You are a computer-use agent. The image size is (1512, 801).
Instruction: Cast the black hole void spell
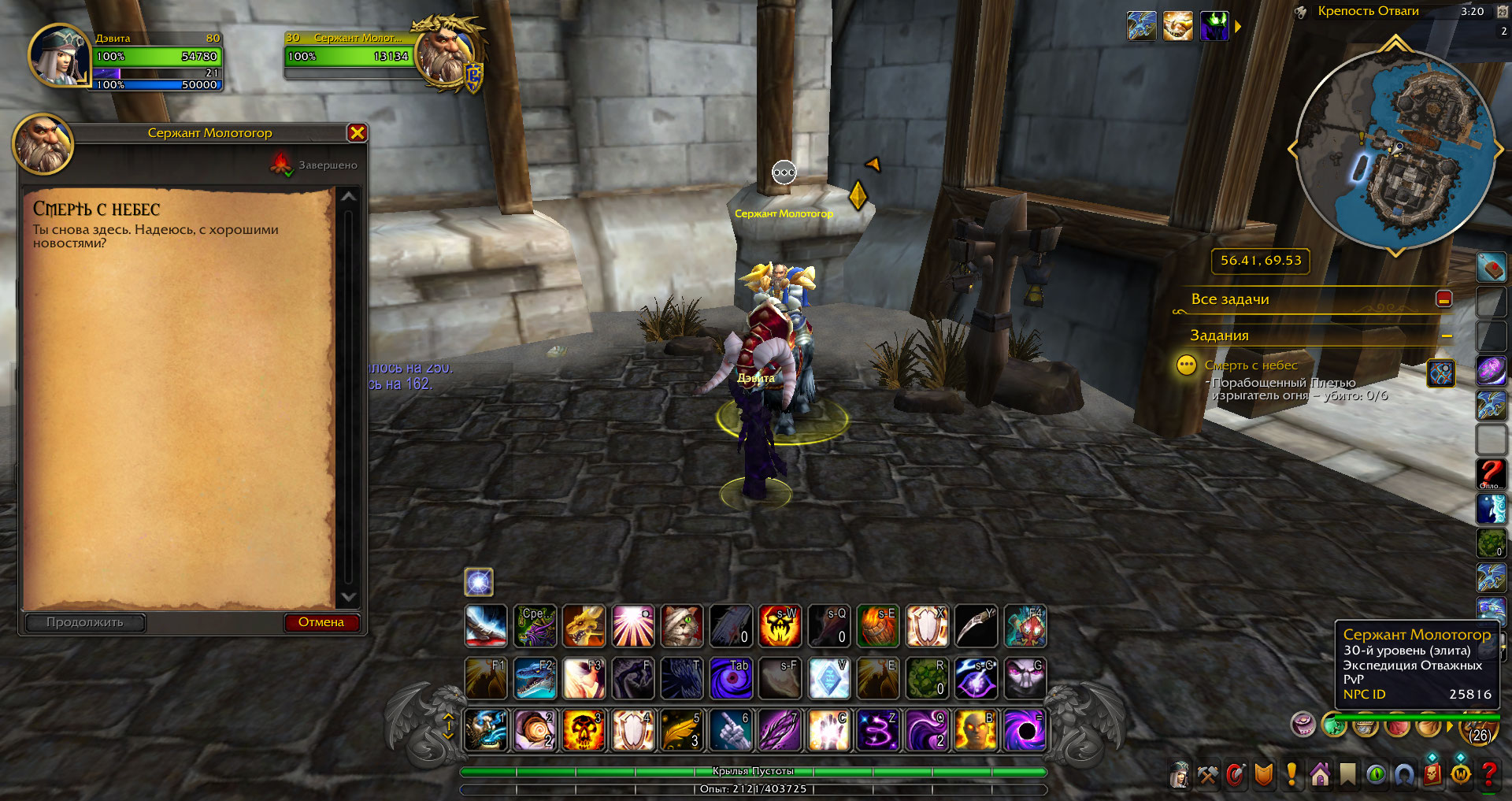click(1025, 730)
